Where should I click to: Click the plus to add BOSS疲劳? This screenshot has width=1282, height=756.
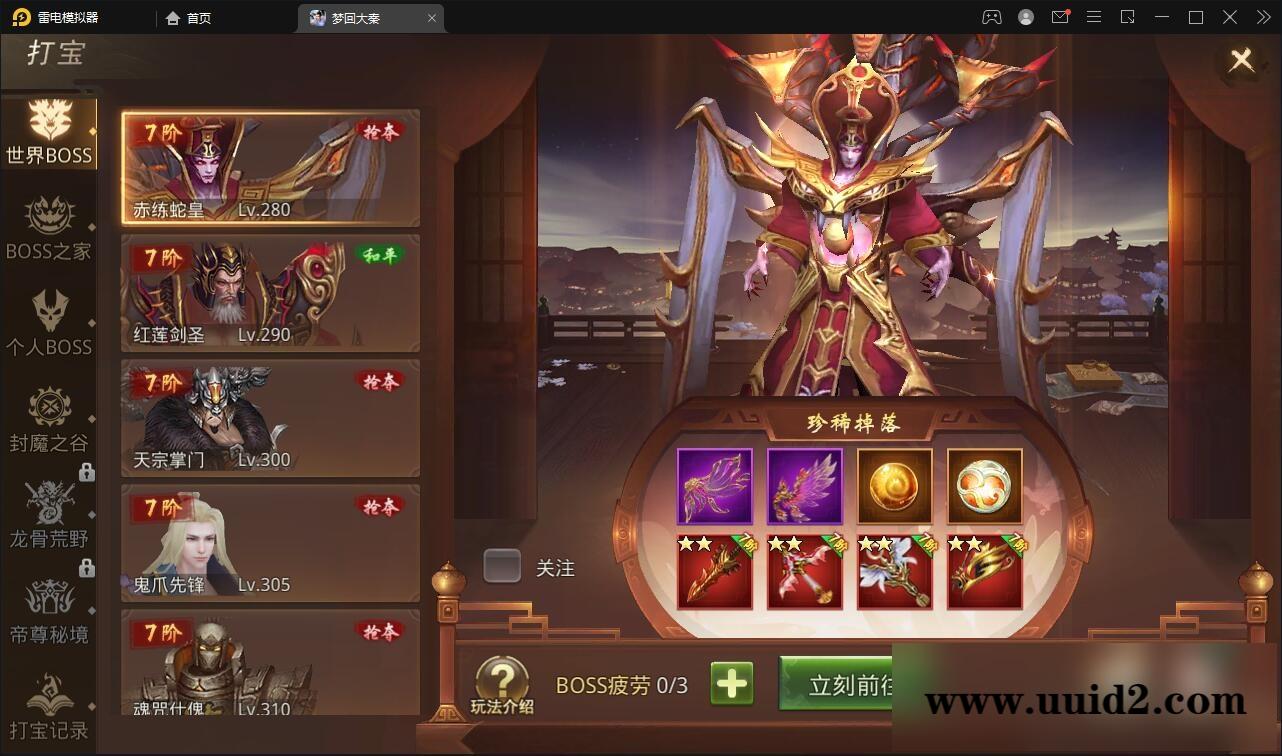point(732,683)
